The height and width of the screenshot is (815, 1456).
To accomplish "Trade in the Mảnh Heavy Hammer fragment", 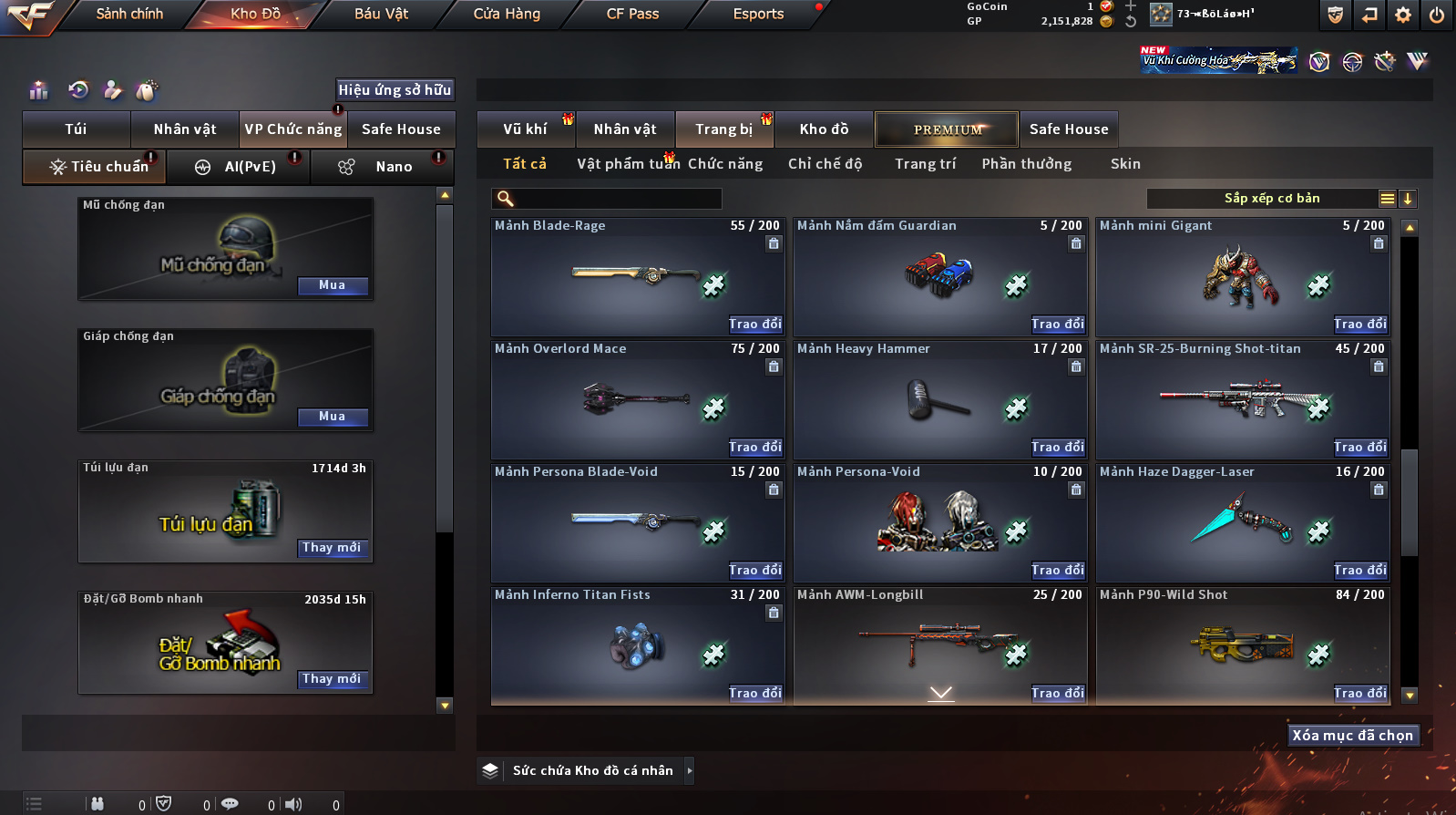I will pos(1058,448).
